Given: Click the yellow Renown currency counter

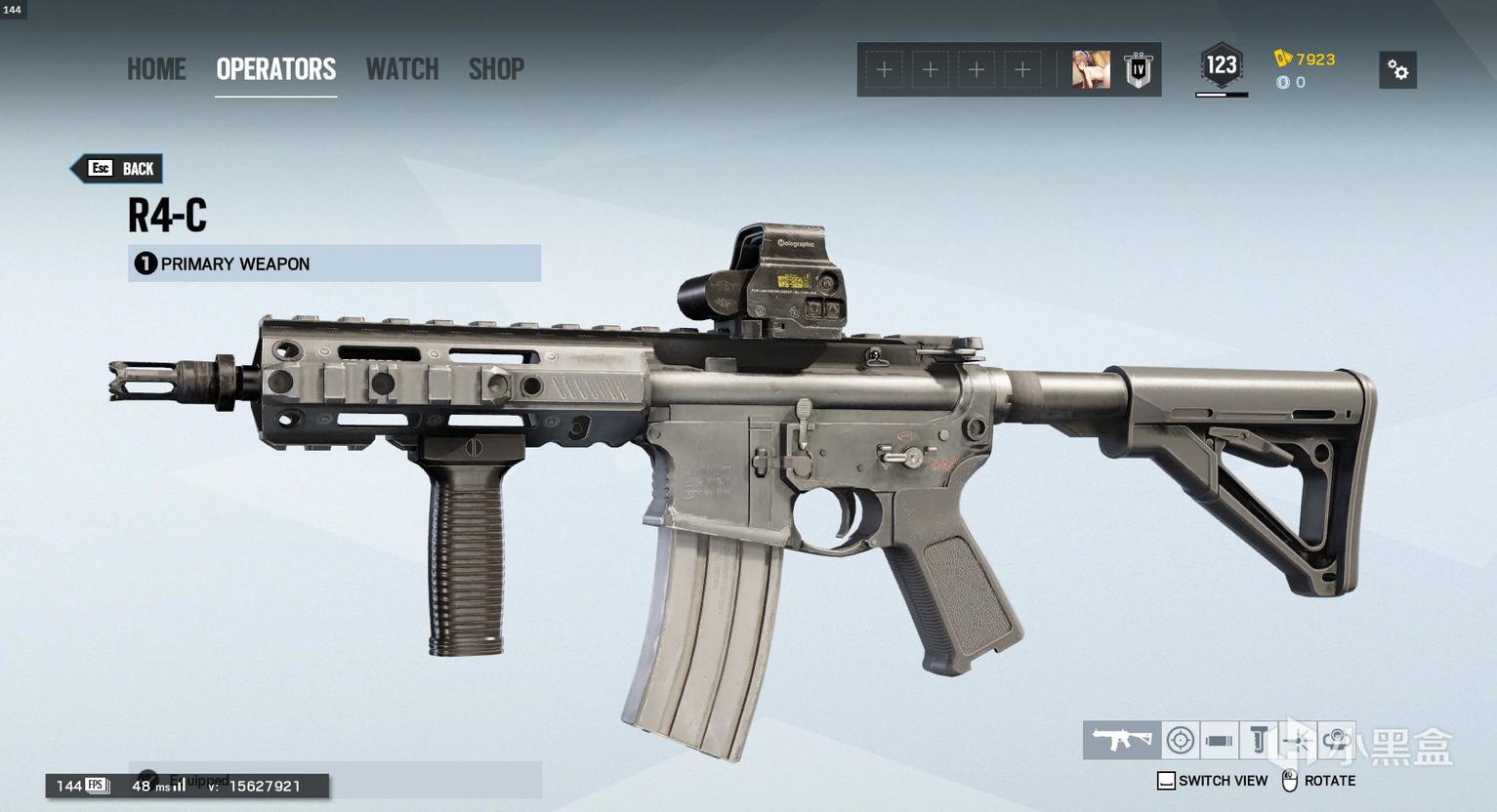Looking at the screenshot, I should (x=1306, y=59).
